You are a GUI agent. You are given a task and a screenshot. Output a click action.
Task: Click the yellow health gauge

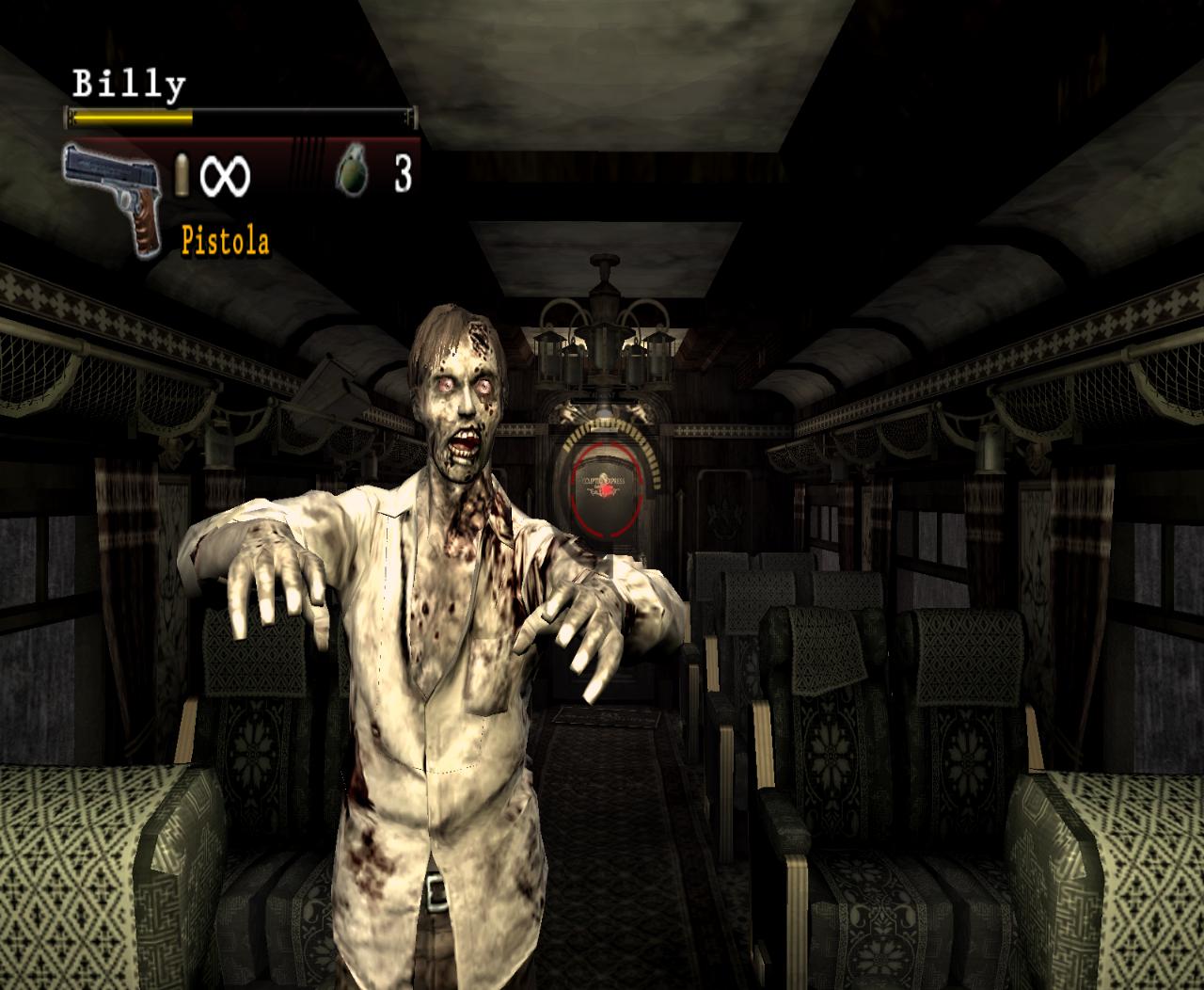point(132,118)
